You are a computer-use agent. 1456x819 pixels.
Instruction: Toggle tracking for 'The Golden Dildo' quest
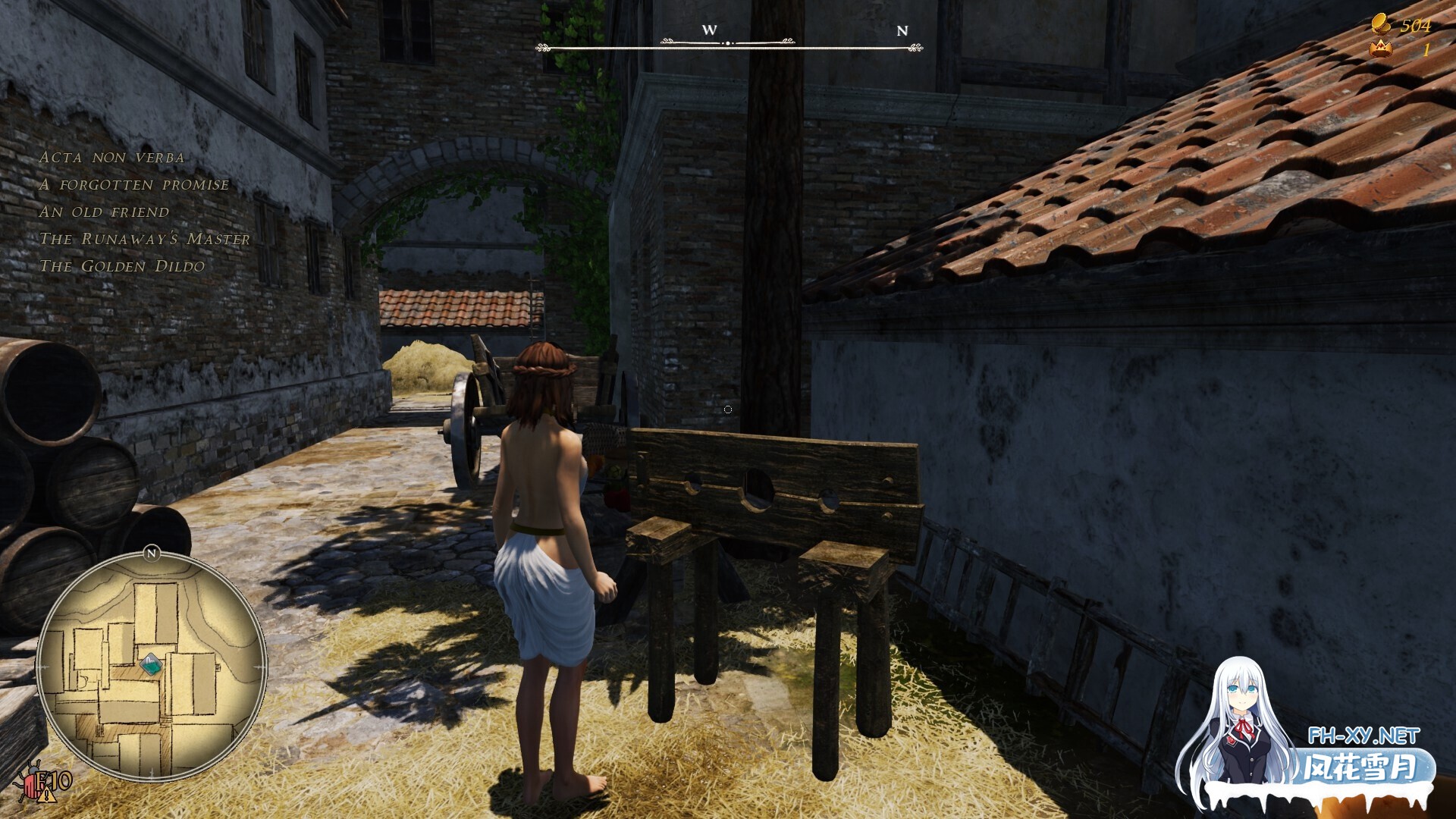(x=124, y=266)
